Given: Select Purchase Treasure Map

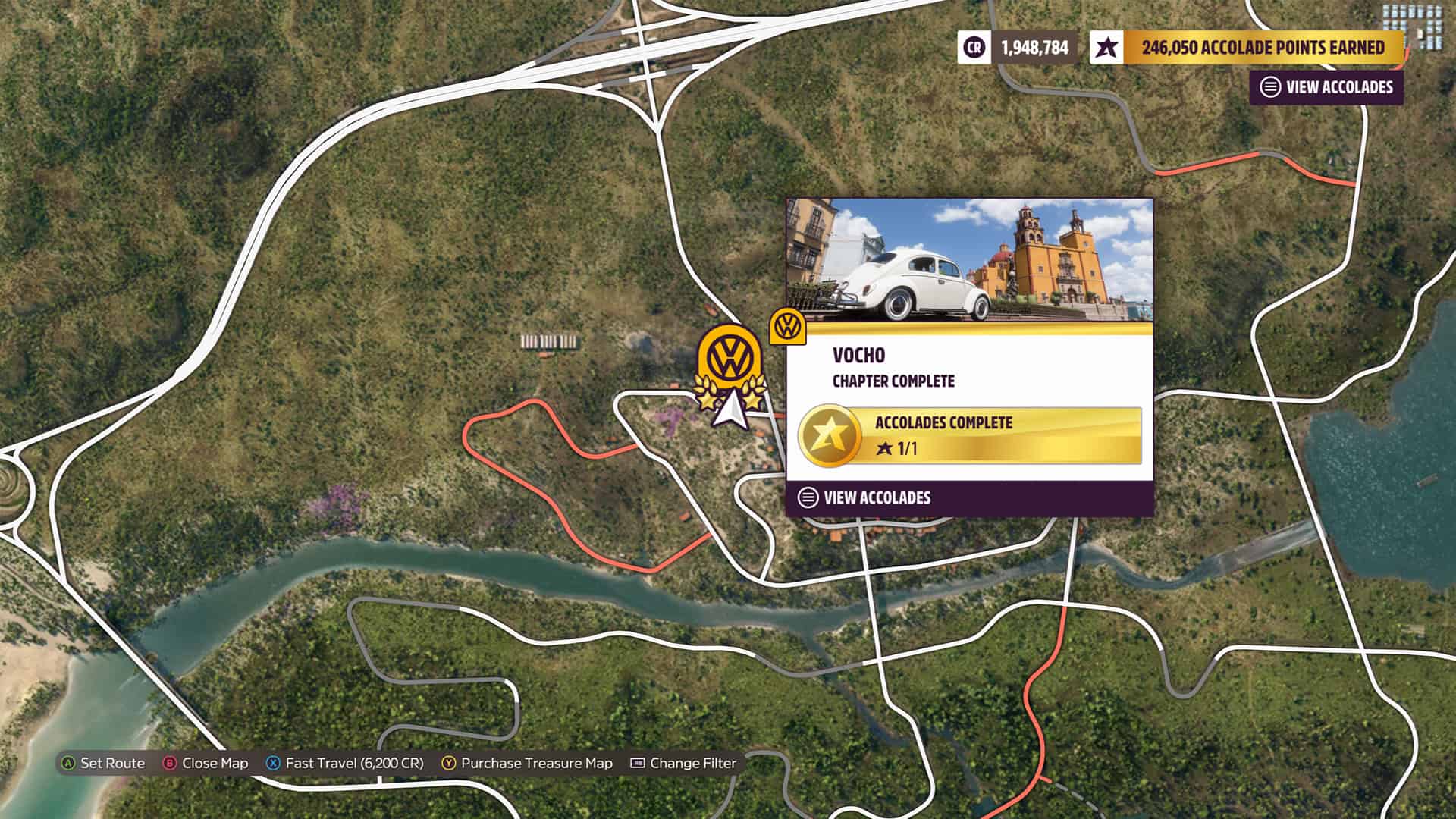Looking at the screenshot, I should [x=527, y=763].
